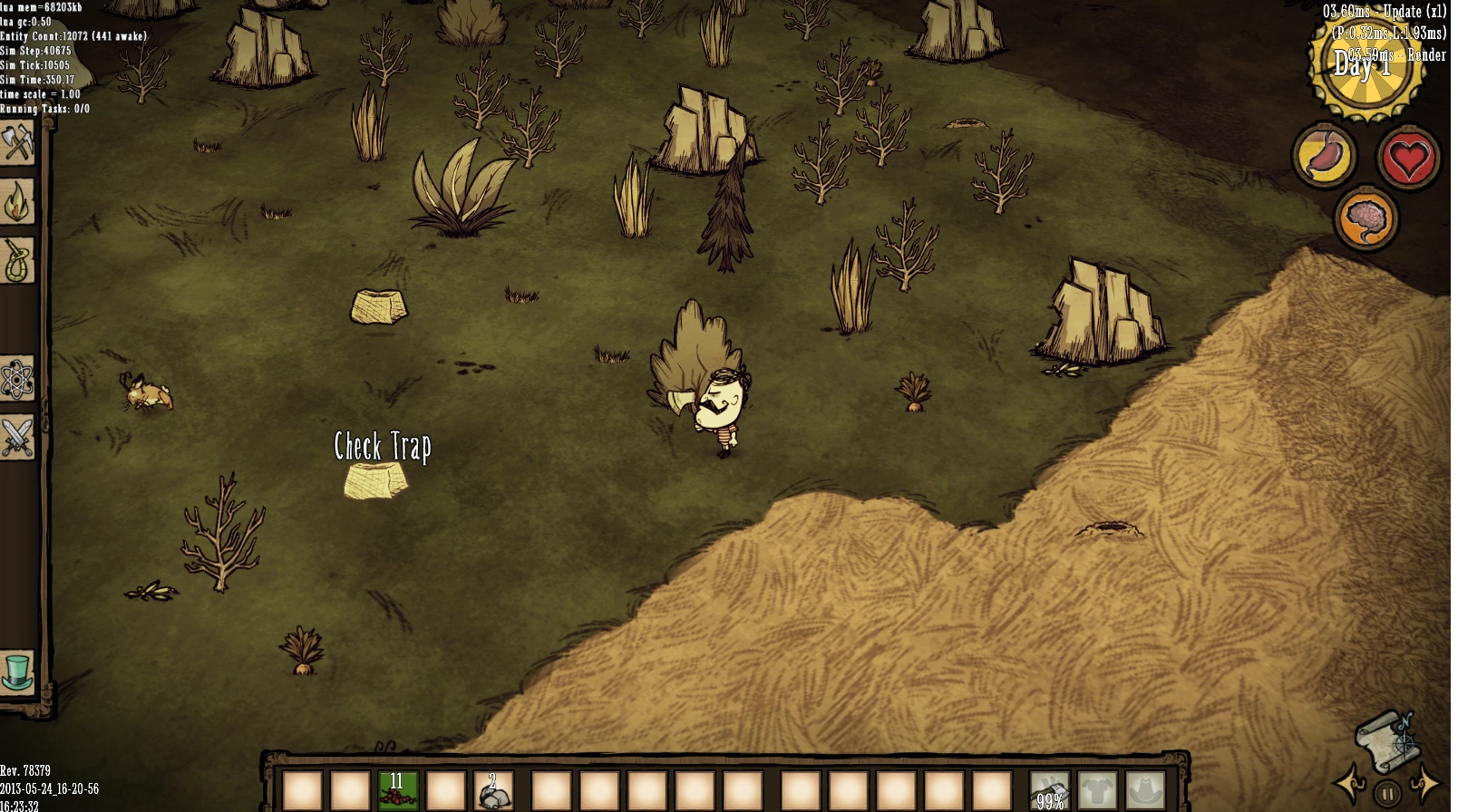
Task: Rotate the camera right
Action: (x=1427, y=785)
